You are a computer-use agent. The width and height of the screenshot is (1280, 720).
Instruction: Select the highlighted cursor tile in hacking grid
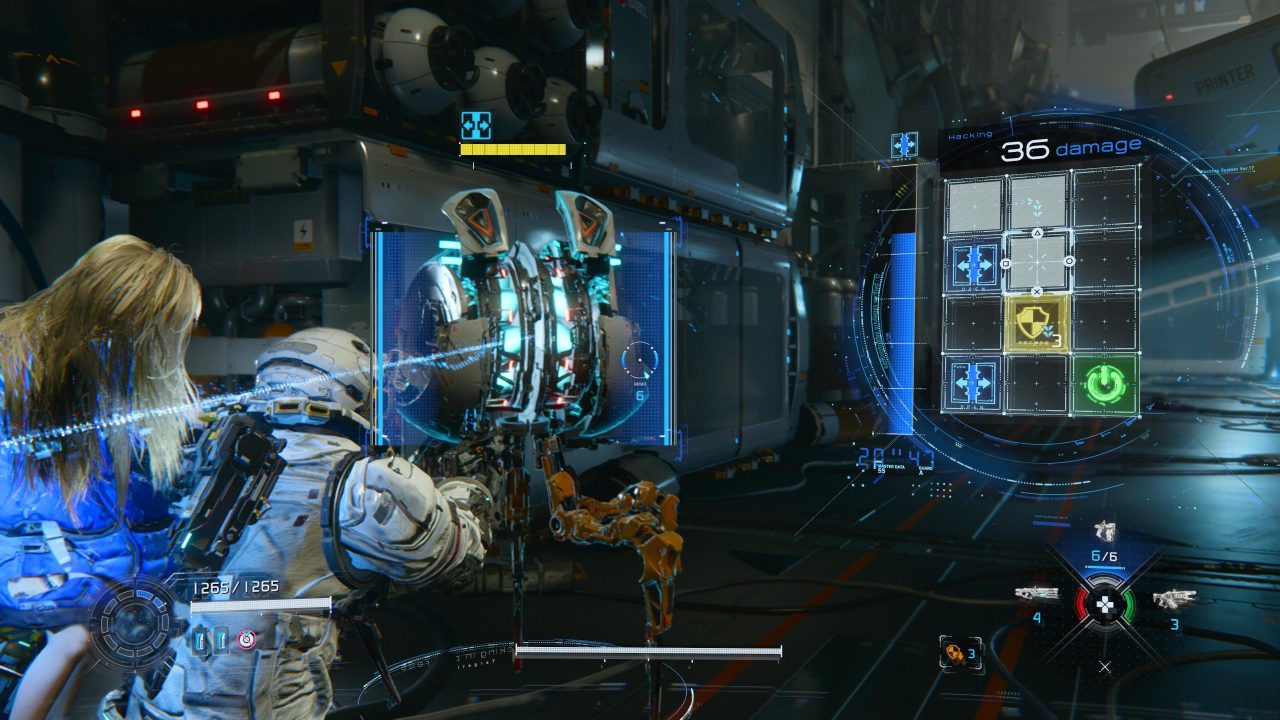(1038, 262)
